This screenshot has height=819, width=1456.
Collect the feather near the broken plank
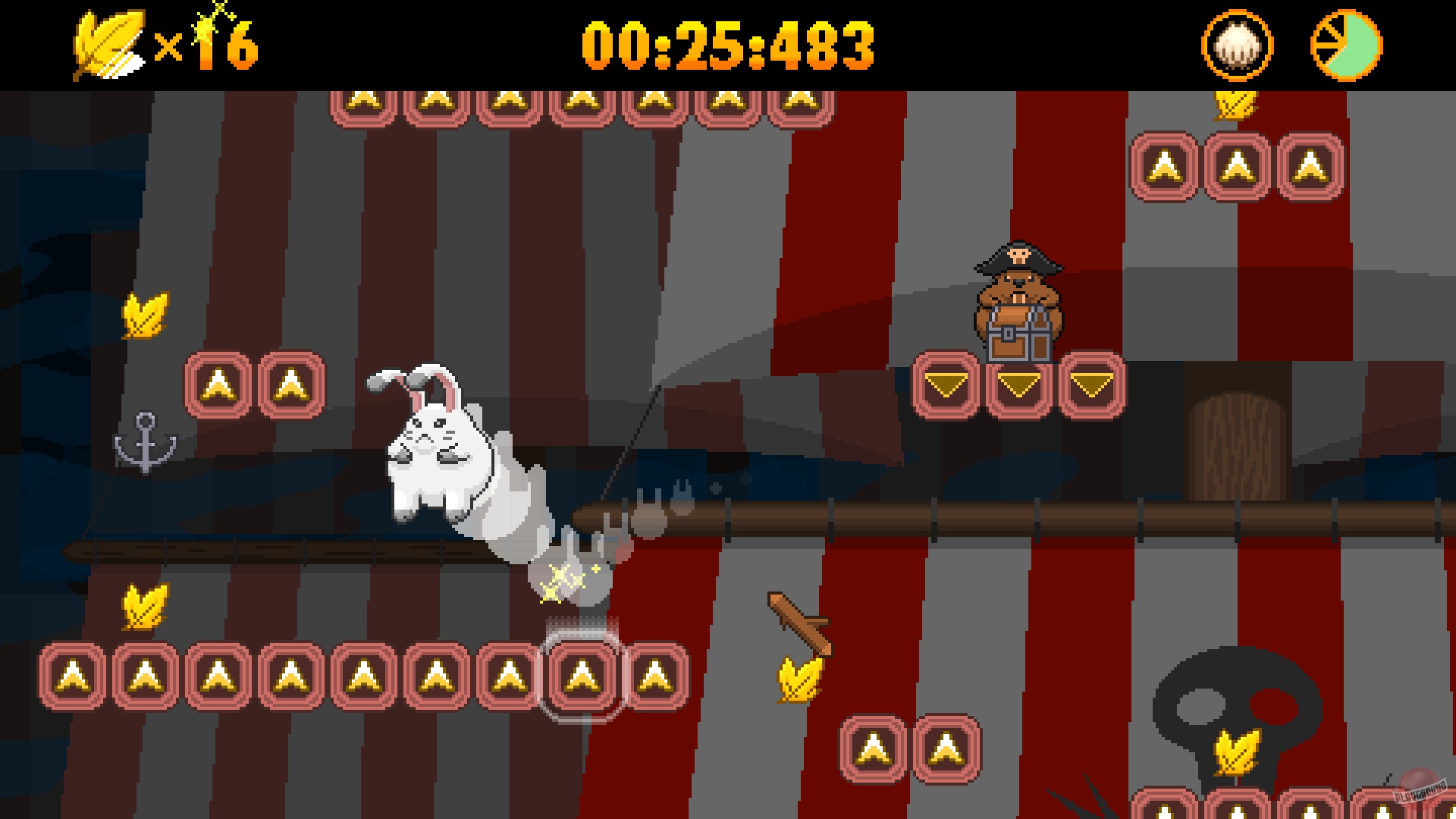click(798, 677)
